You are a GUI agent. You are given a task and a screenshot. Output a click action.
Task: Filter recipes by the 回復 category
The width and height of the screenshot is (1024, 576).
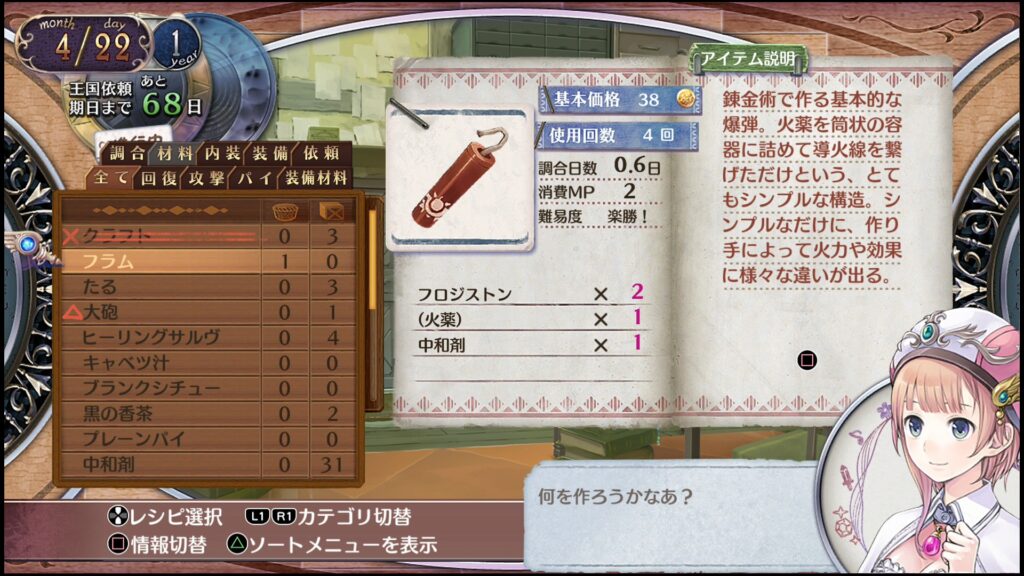(159, 179)
